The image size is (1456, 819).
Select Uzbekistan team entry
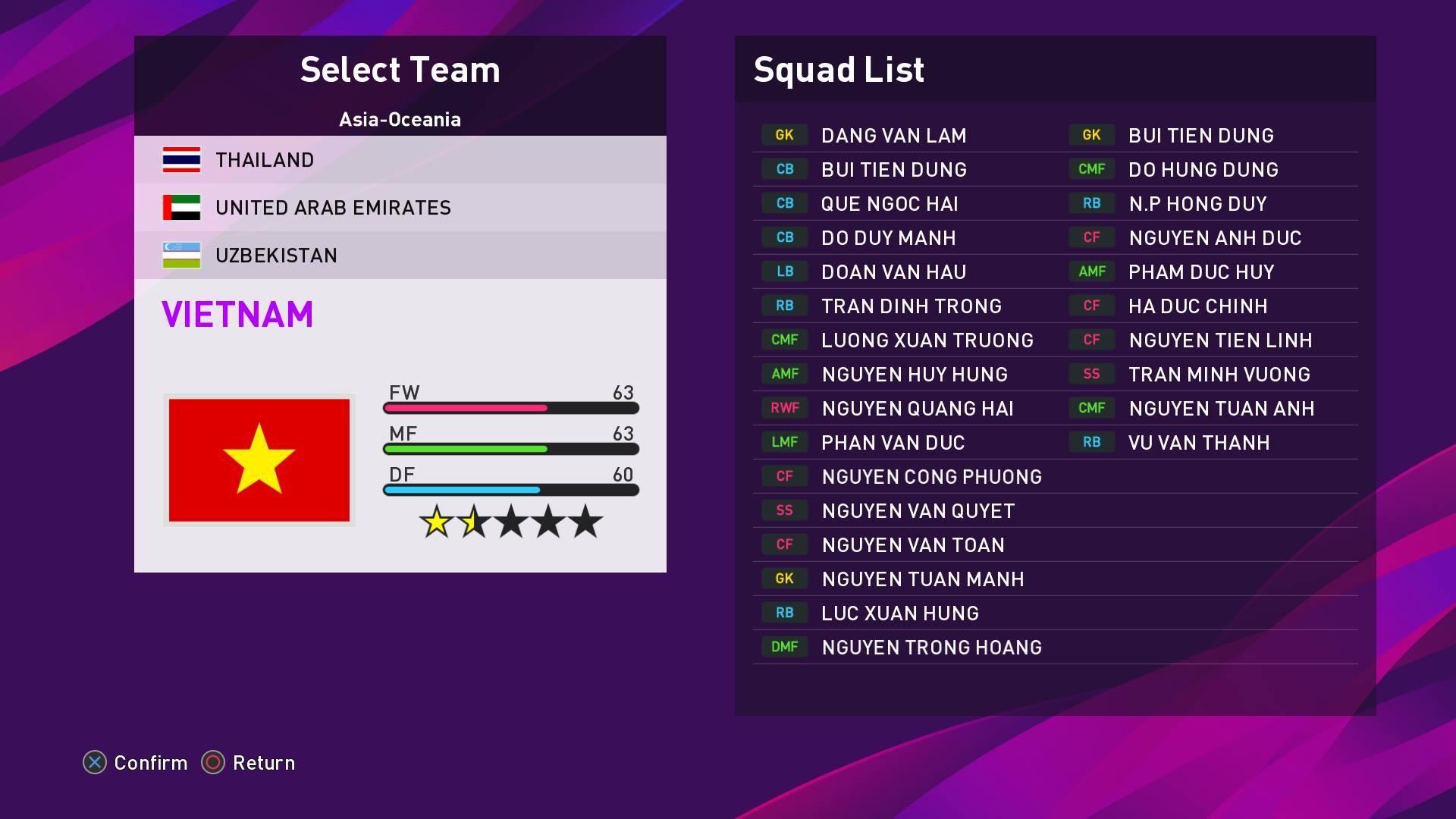276,256
